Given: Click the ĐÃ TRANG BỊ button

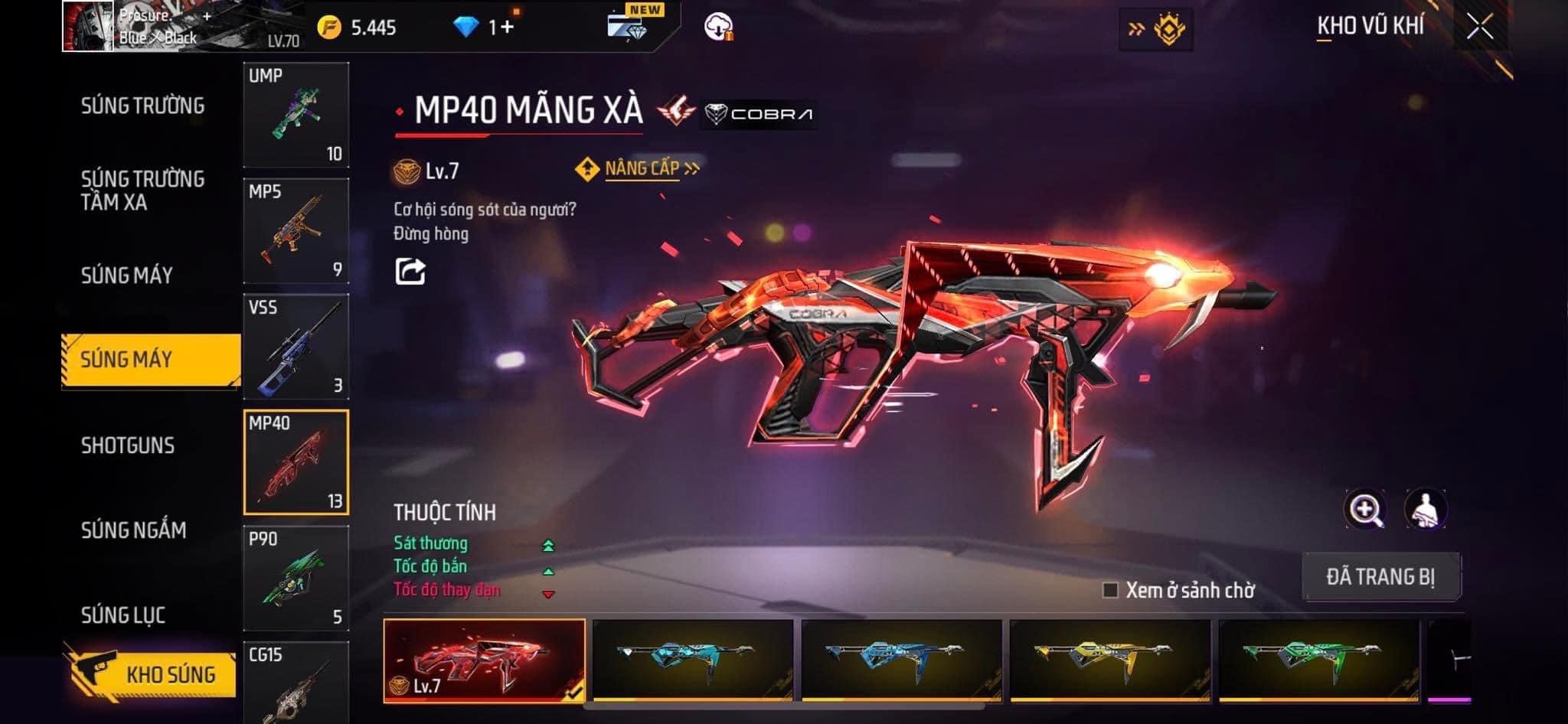Looking at the screenshot, I should click(1380, 576).
